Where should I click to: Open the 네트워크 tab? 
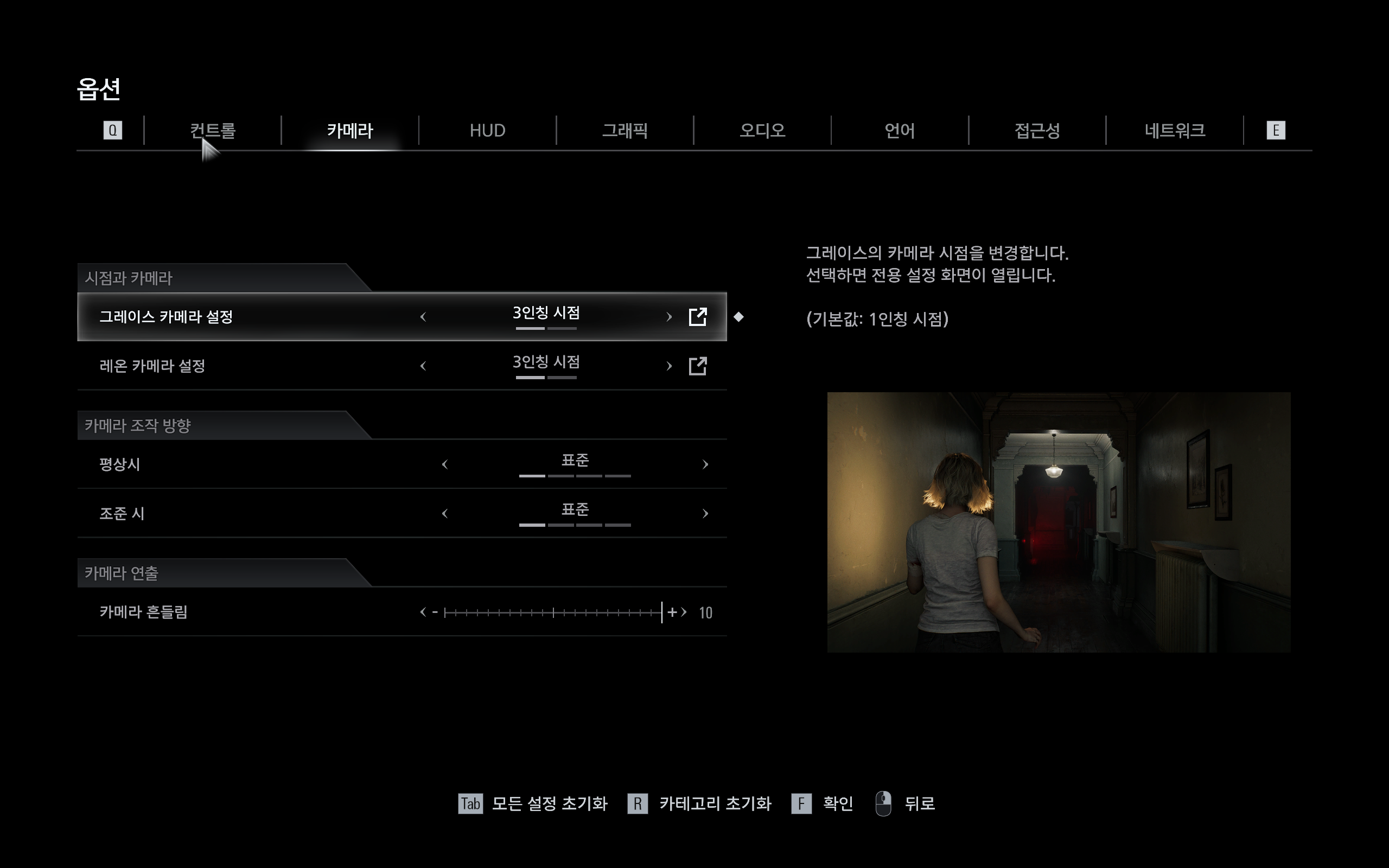1174,131
